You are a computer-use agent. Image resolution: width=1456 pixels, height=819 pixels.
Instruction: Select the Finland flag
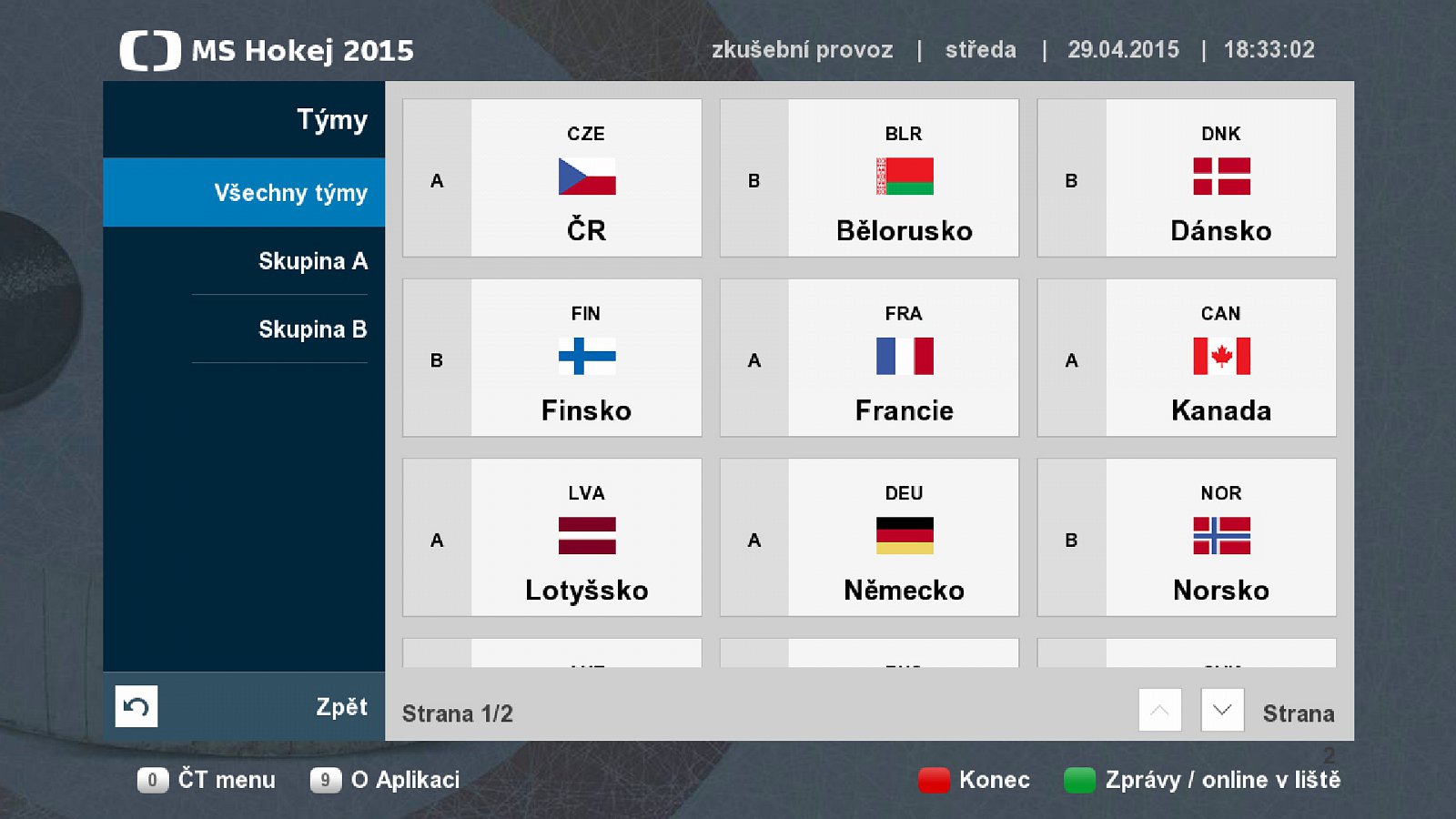(586, 358)
